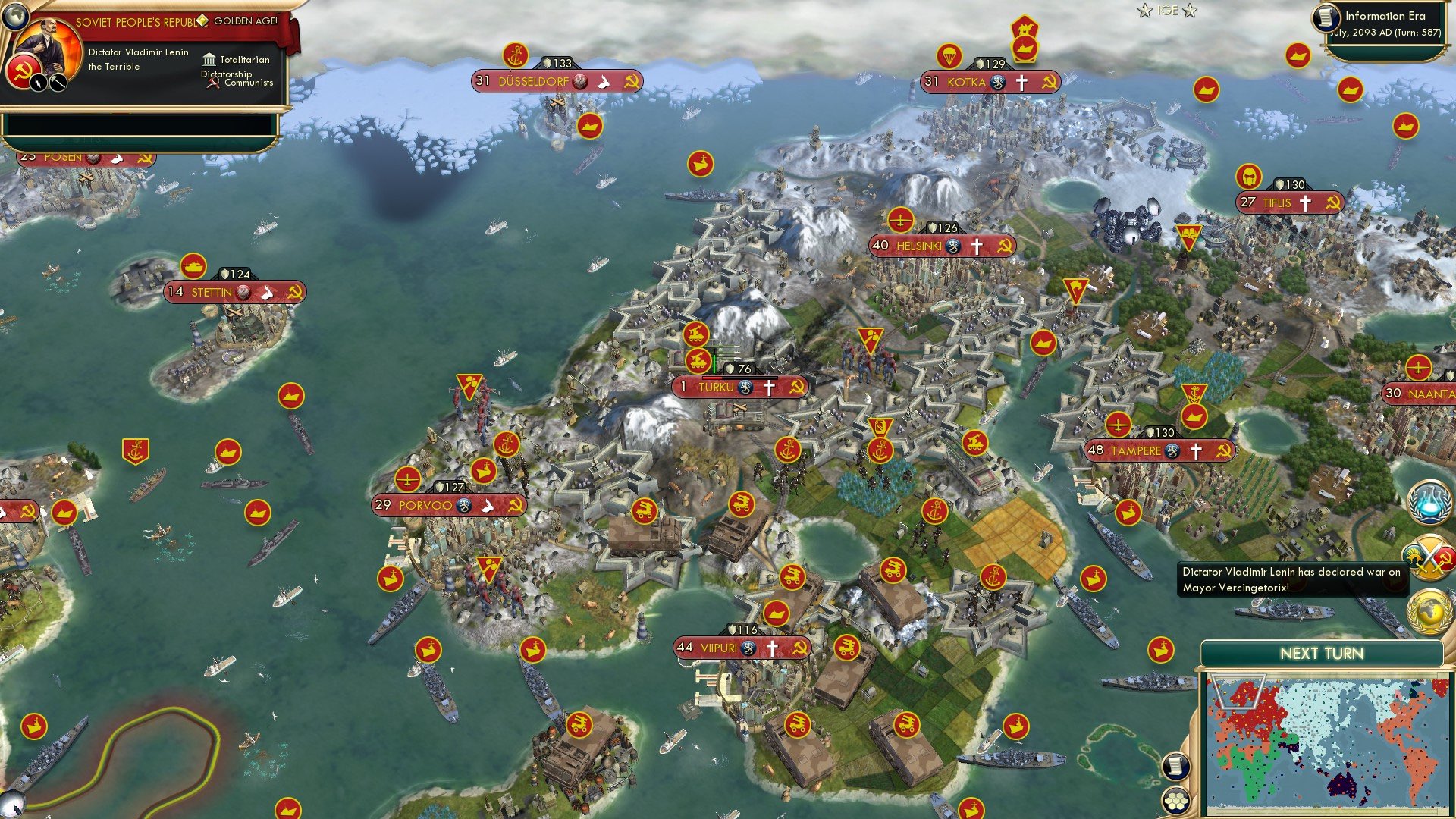Click the Golden Age indicator banner

click(244, 20)
